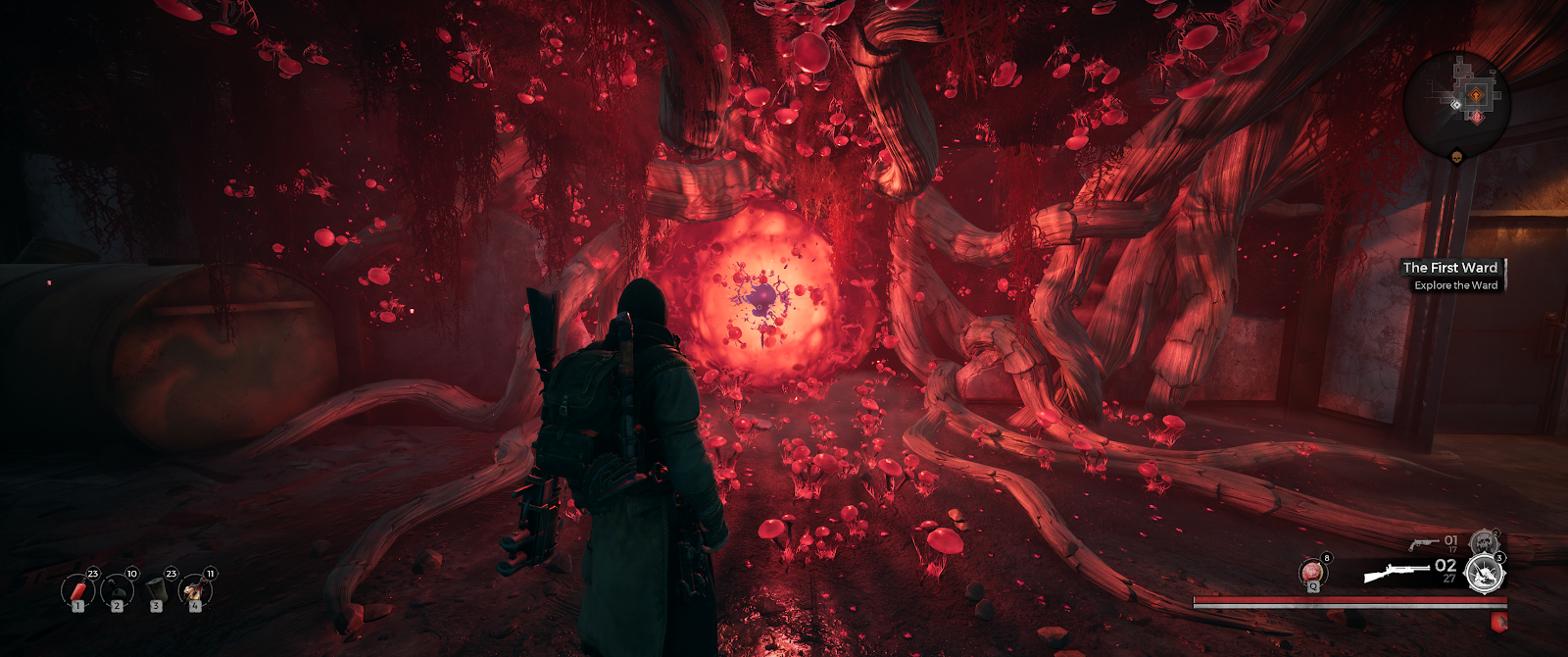Viewport: 1568px width, 657px height.
Task: Switch to the handgun weapon icon
Action: 1424,542
